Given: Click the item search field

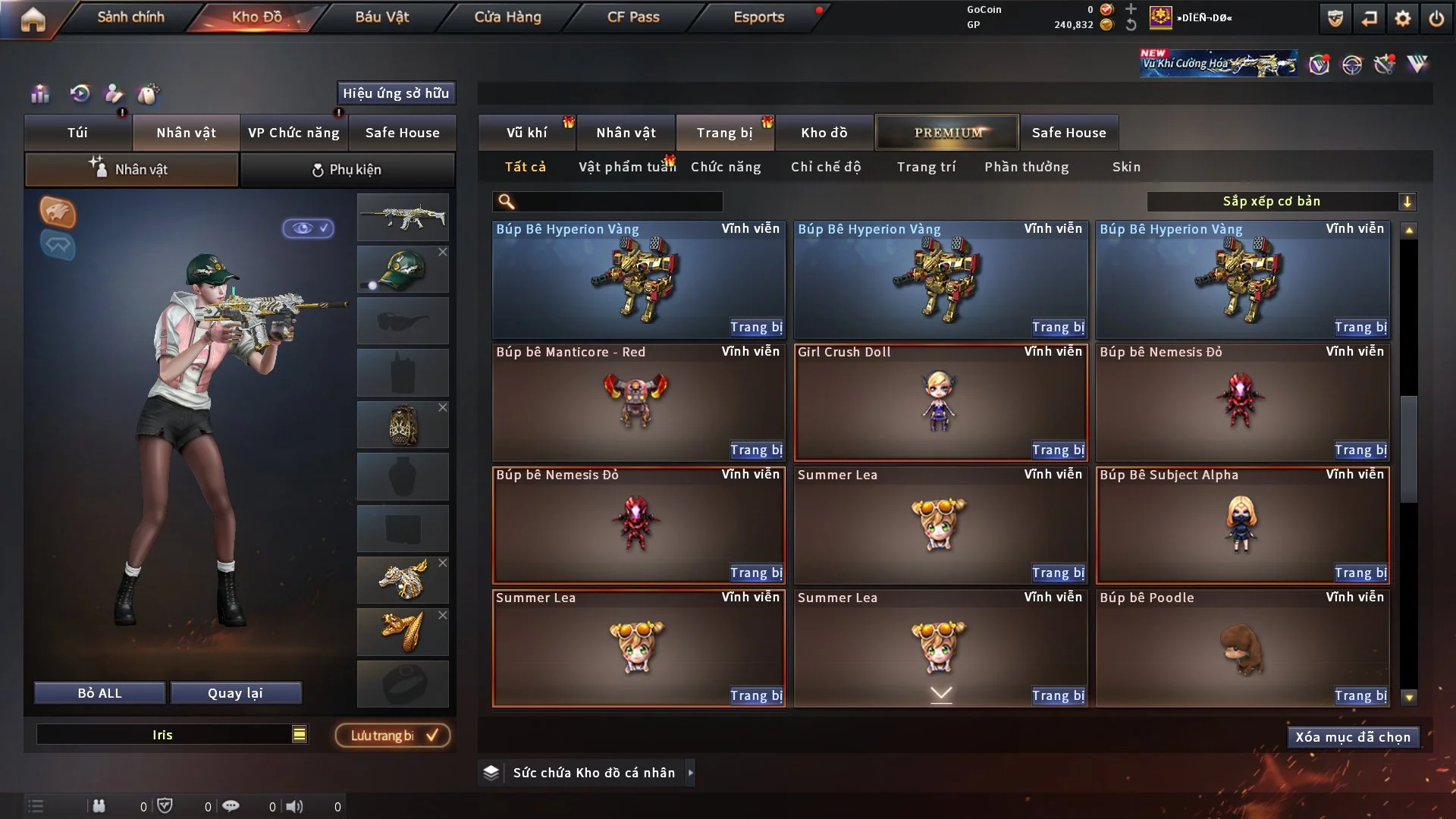Looking at the screenshot, I should tap(618, 202).
